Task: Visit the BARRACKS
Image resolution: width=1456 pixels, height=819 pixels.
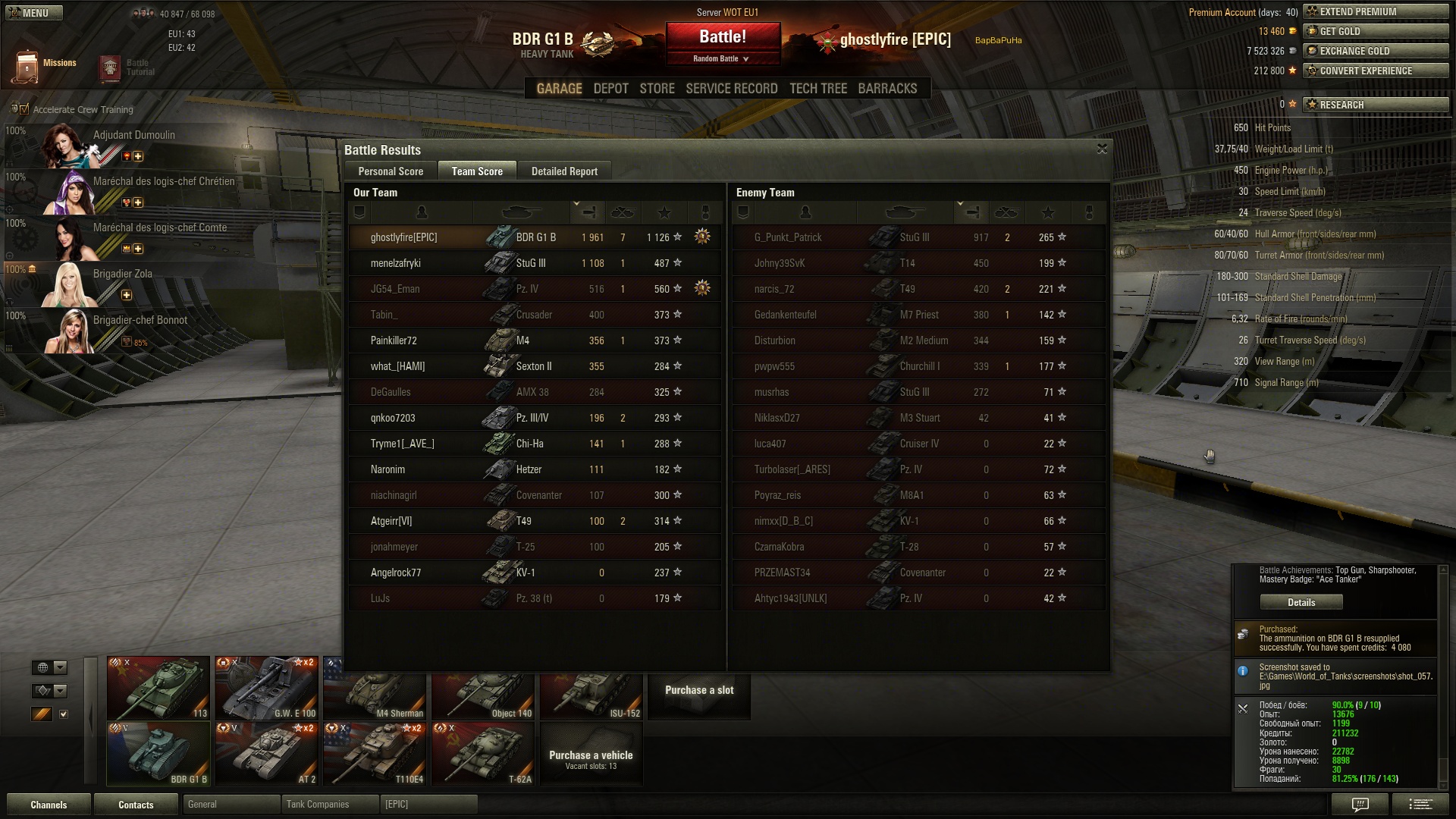Action: tap(887, 89)
